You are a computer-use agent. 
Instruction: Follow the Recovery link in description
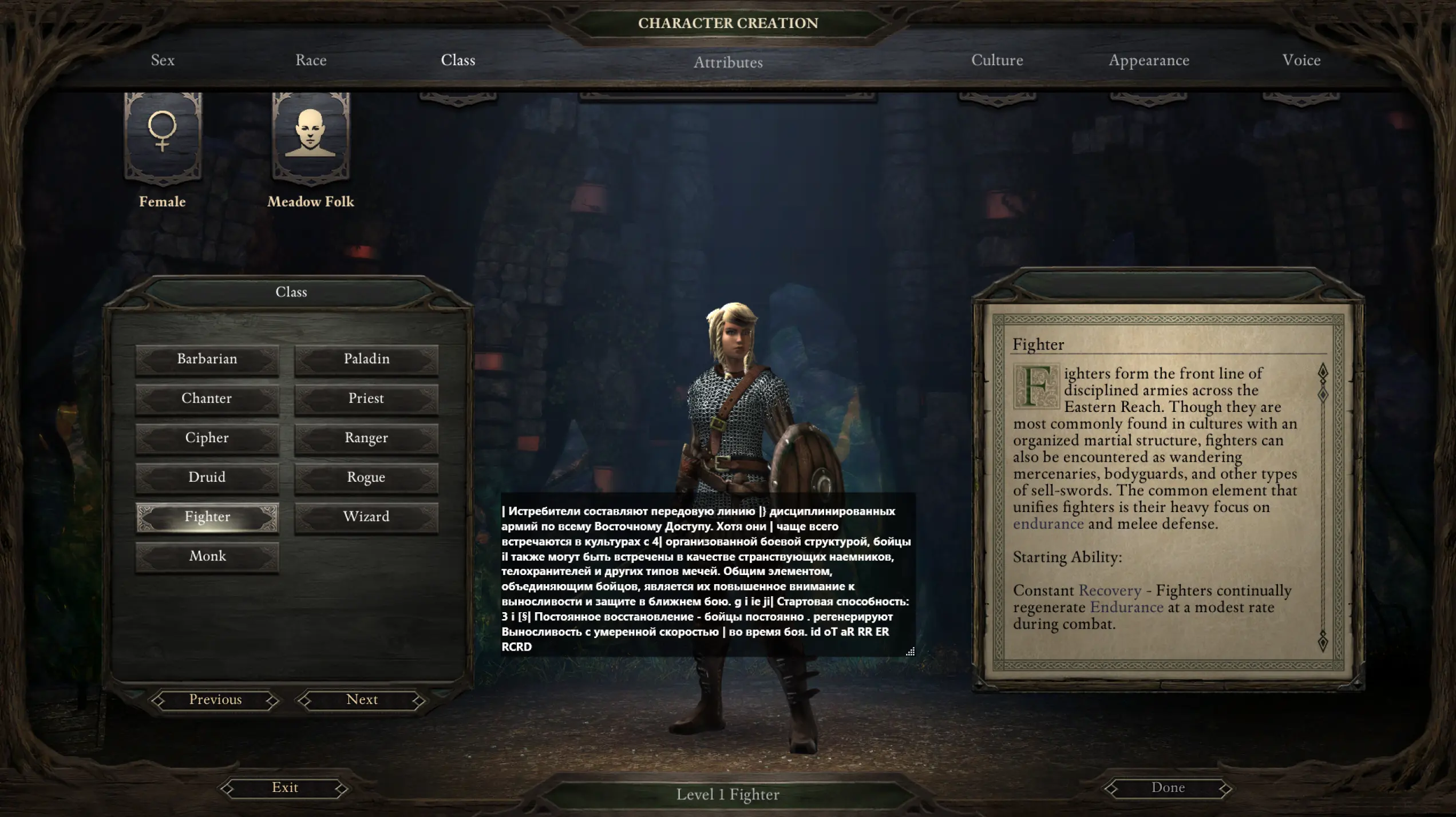[1109, 591]
